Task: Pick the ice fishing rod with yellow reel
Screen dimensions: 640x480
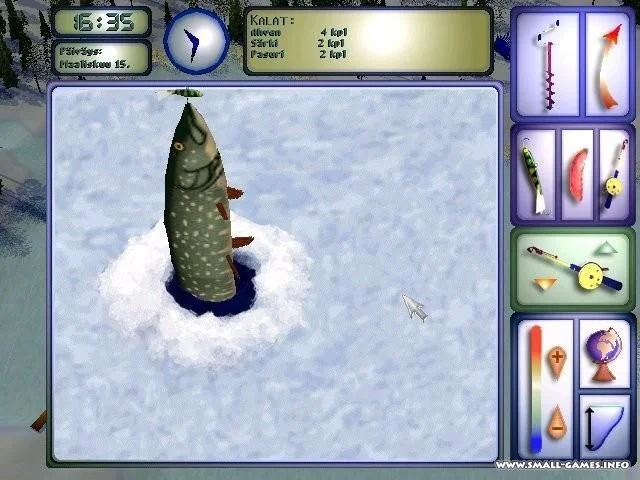Action: [x=613, y=175]
